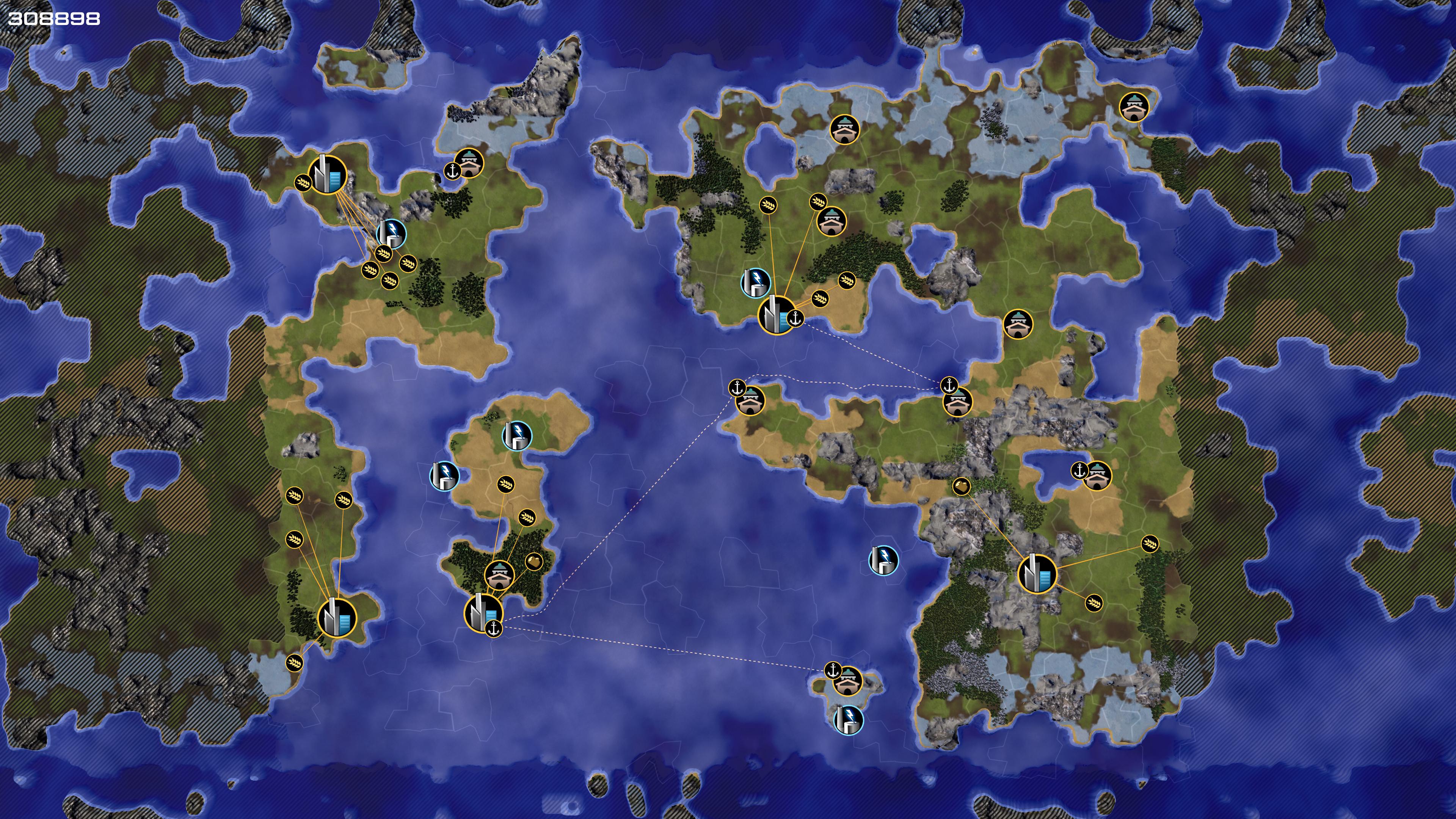
Task: Select the port city with a single dashed sea route
Action: click(777, 315)
